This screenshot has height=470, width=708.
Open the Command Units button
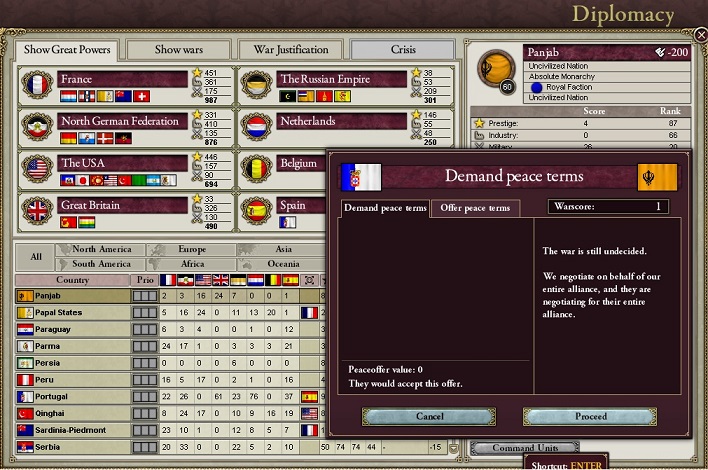click(x=524, y=448)
